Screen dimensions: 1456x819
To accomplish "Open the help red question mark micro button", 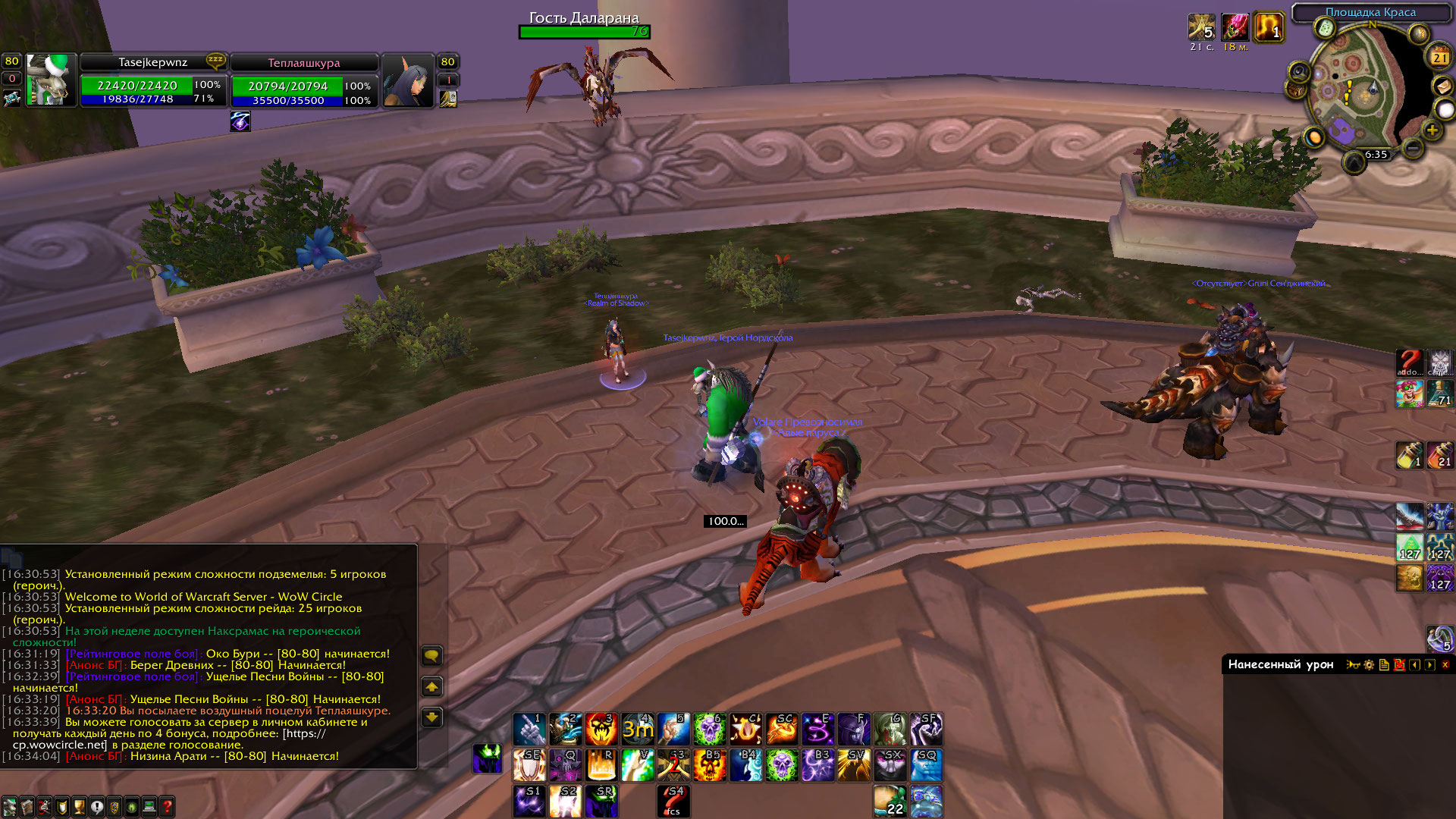I will pos(167,807).
